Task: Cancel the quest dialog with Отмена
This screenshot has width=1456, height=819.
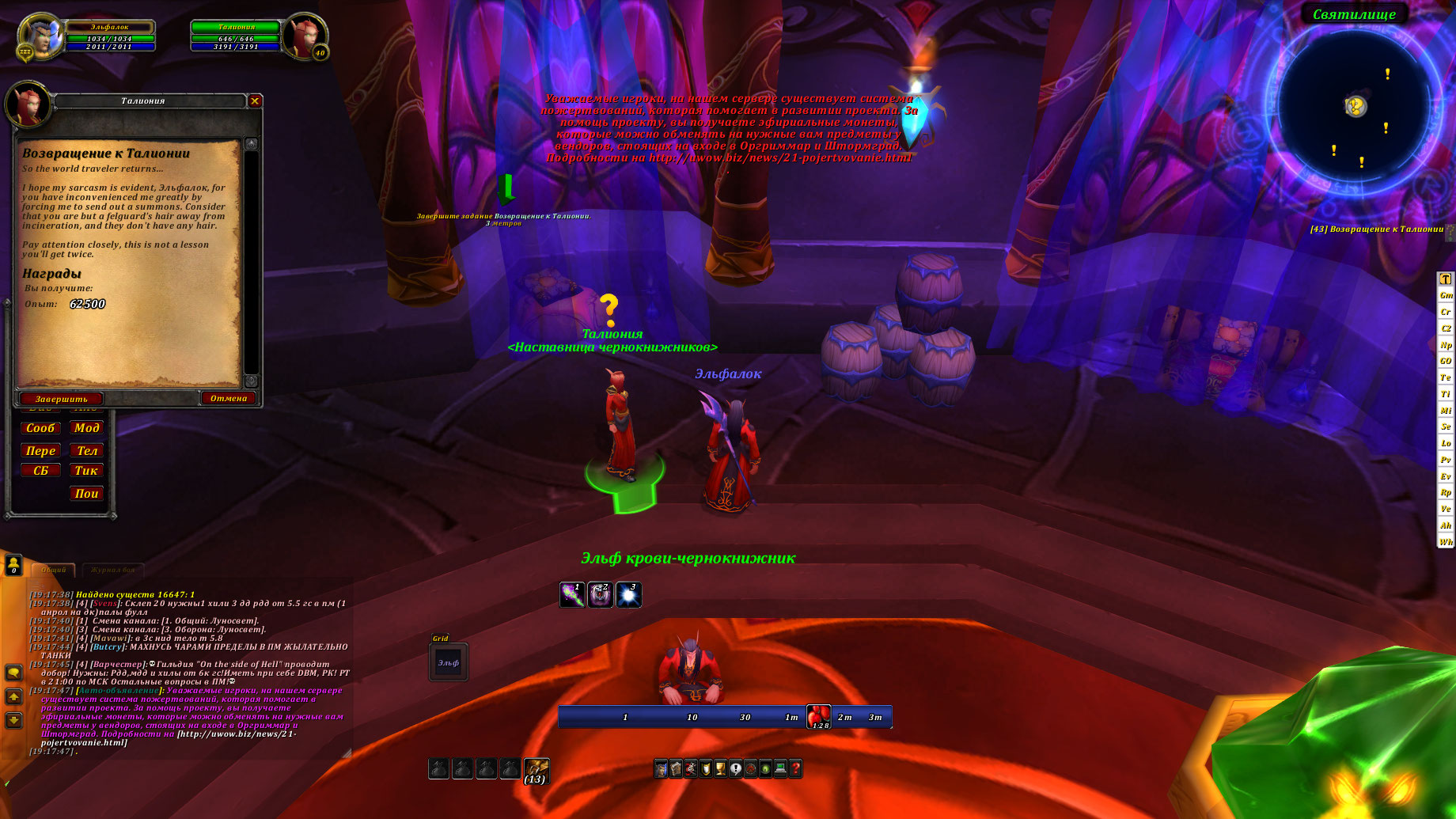Action: pos(229,398)
